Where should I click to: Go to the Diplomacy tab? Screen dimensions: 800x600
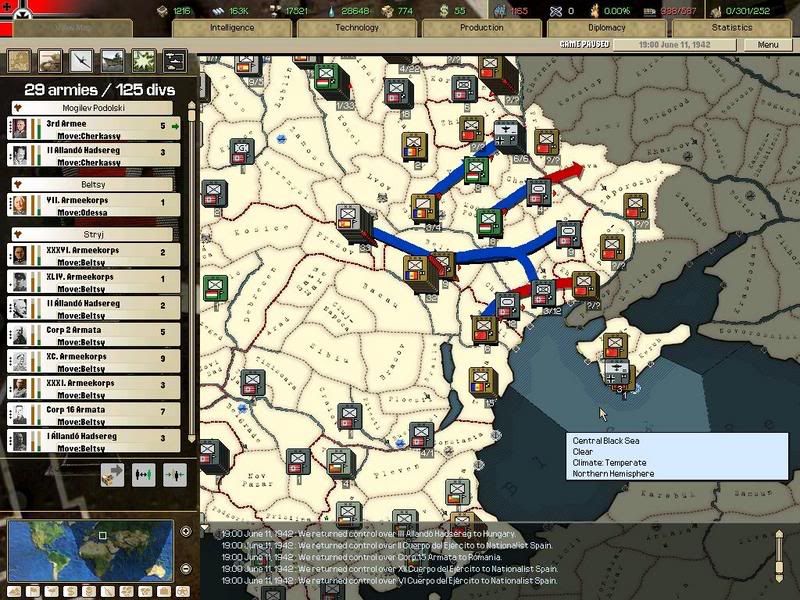point(606,28)
